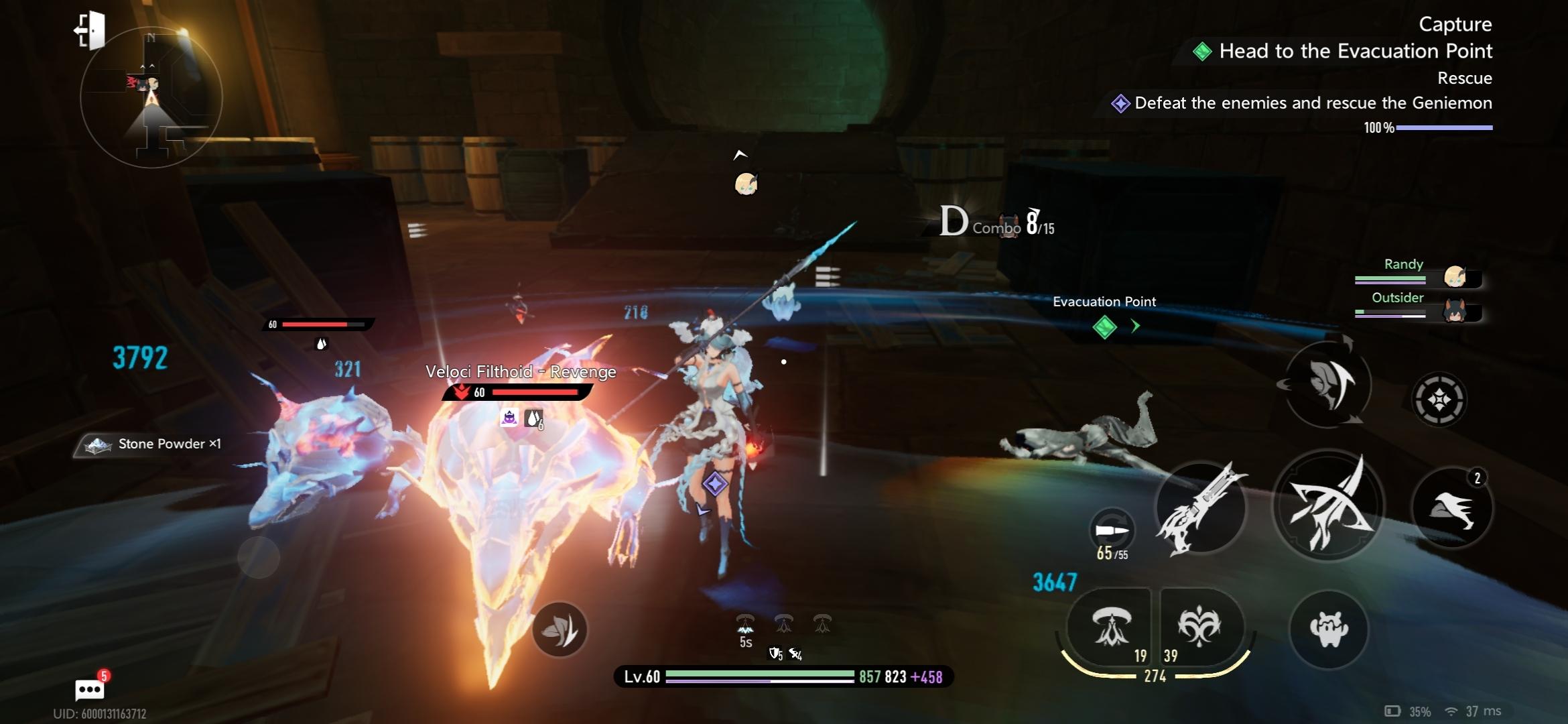The width and height of the screenshot is (1568, 724).
Task: Activate the skill costing 39
Action: pyautogui.click(x=1199, y=627)
